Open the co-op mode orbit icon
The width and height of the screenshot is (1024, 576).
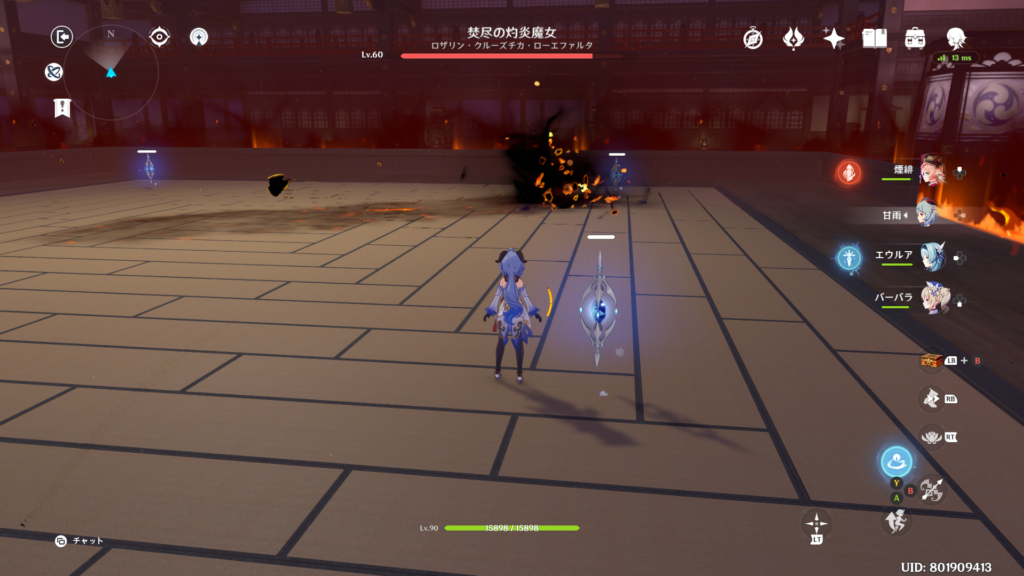tap(199, 37)
